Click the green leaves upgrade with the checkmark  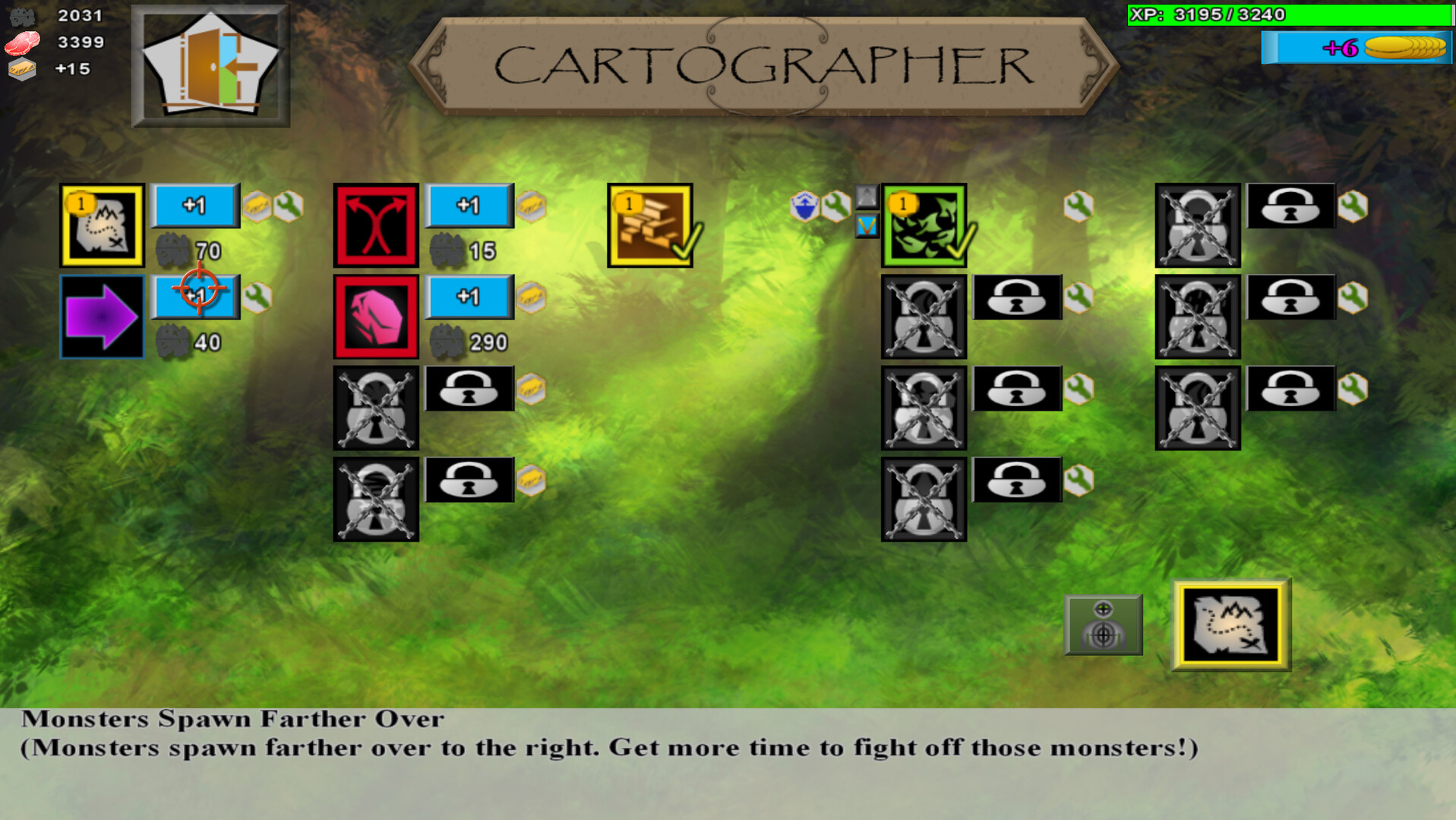923,224
